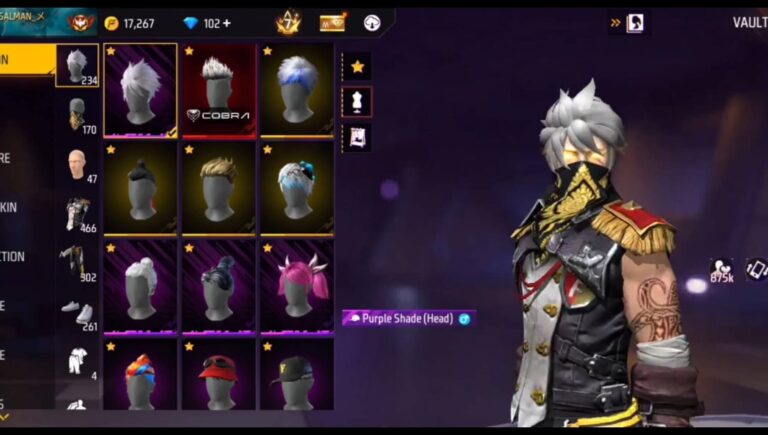Show favorites using the star filter
The image size is (768, 435).
click(357, 67)
